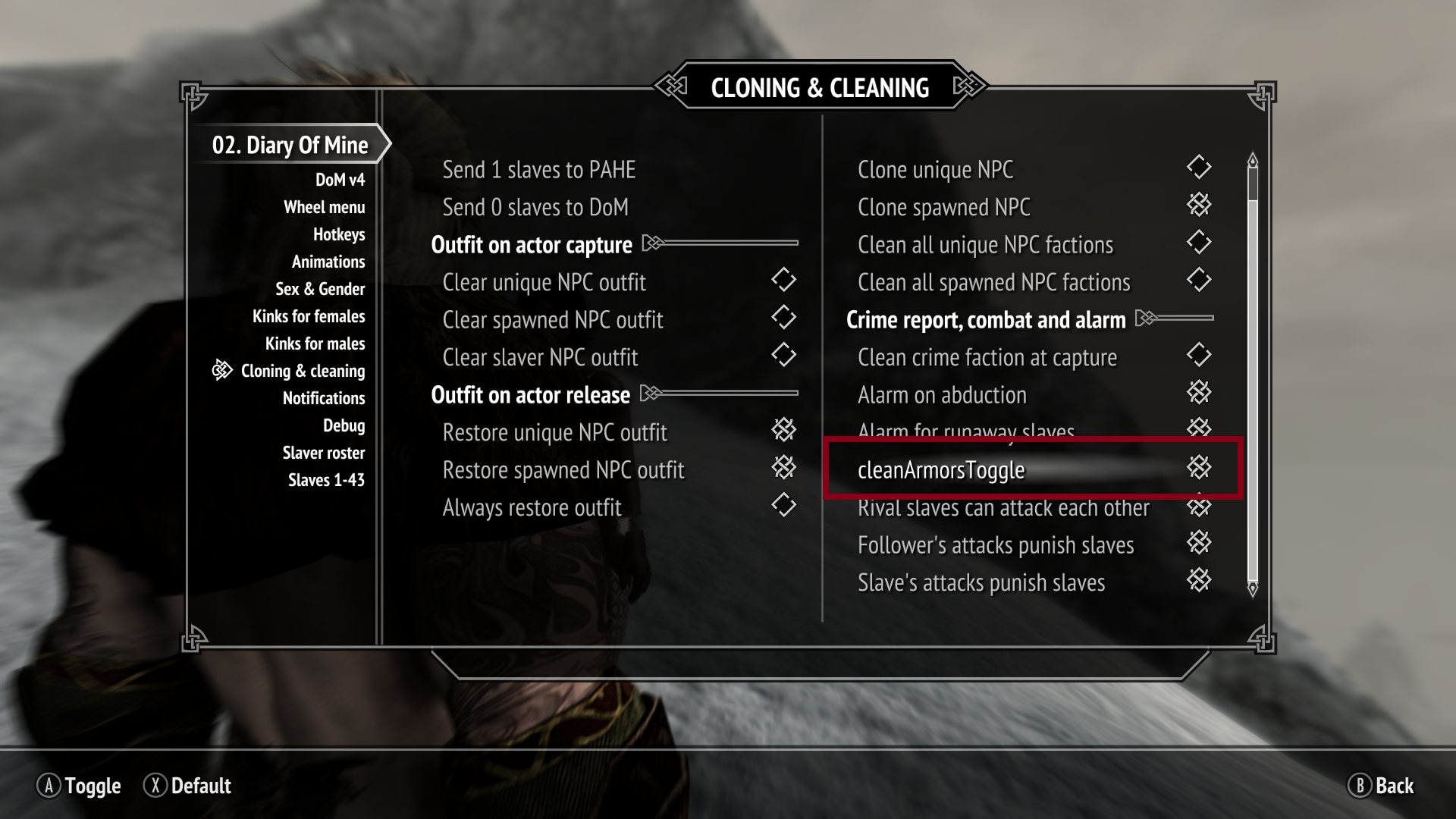
Task: Click Send 1 slaves to PAHE
Action: (539, 169)
